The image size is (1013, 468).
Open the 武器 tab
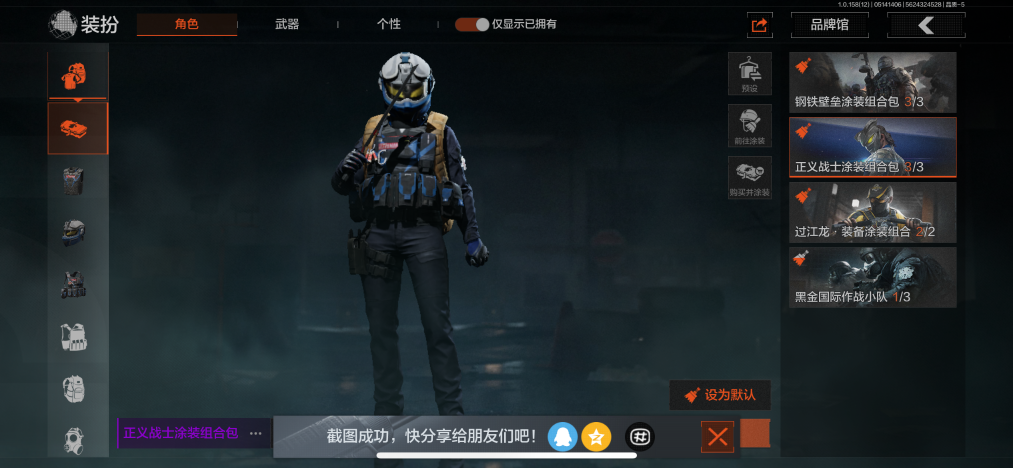tap(287, 24)
